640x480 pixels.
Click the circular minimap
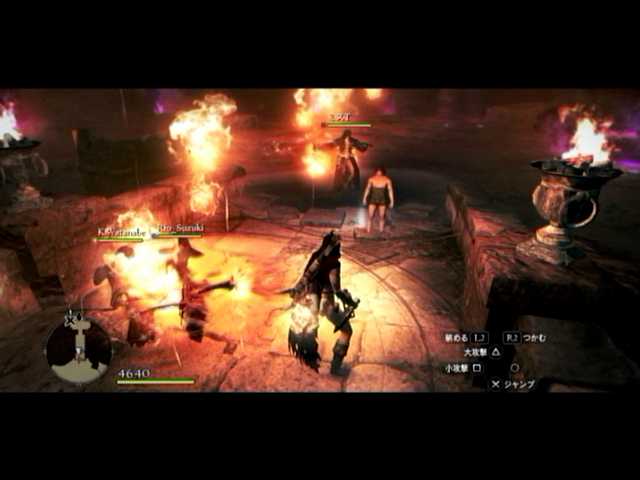click(79, 348)
